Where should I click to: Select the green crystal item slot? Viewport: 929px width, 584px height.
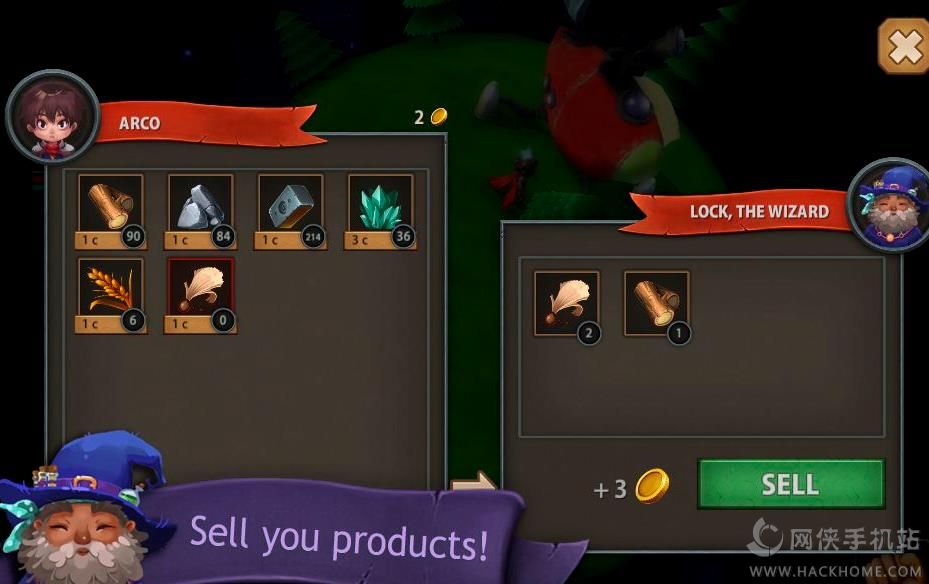(x=380, y=206)
